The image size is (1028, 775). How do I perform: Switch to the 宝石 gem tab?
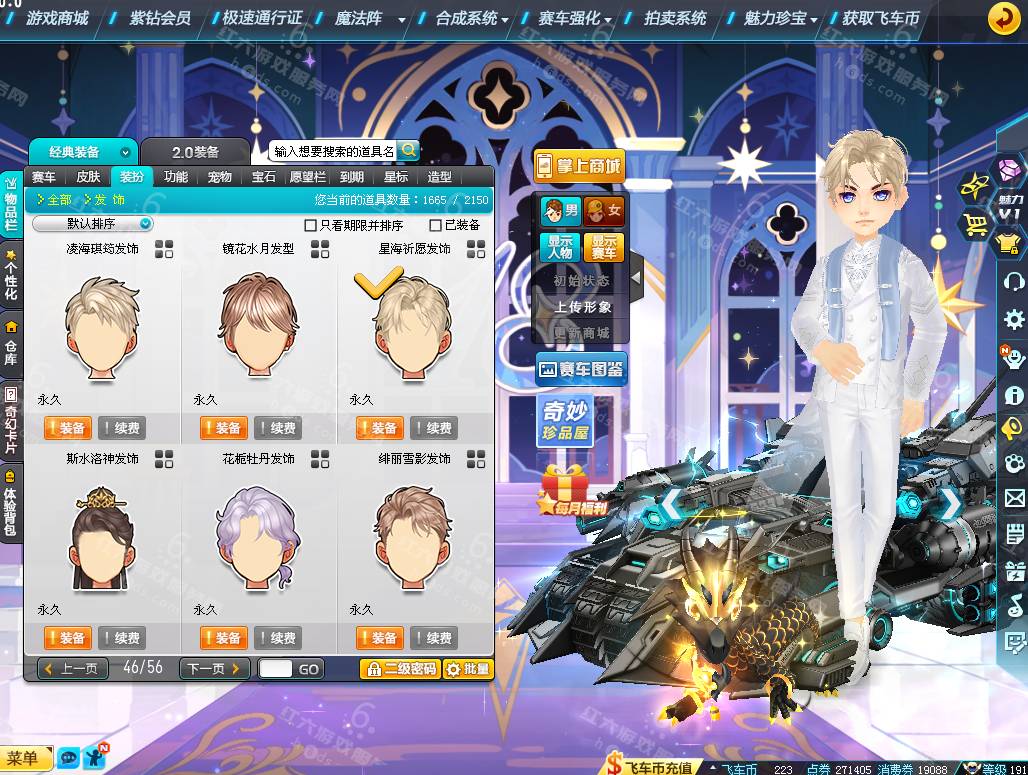[263, 177]
